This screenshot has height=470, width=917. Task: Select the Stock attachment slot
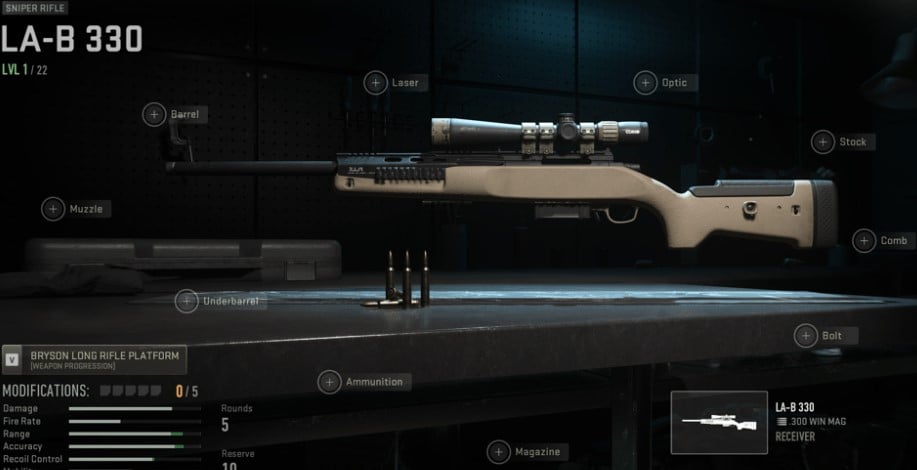point(823,142)
